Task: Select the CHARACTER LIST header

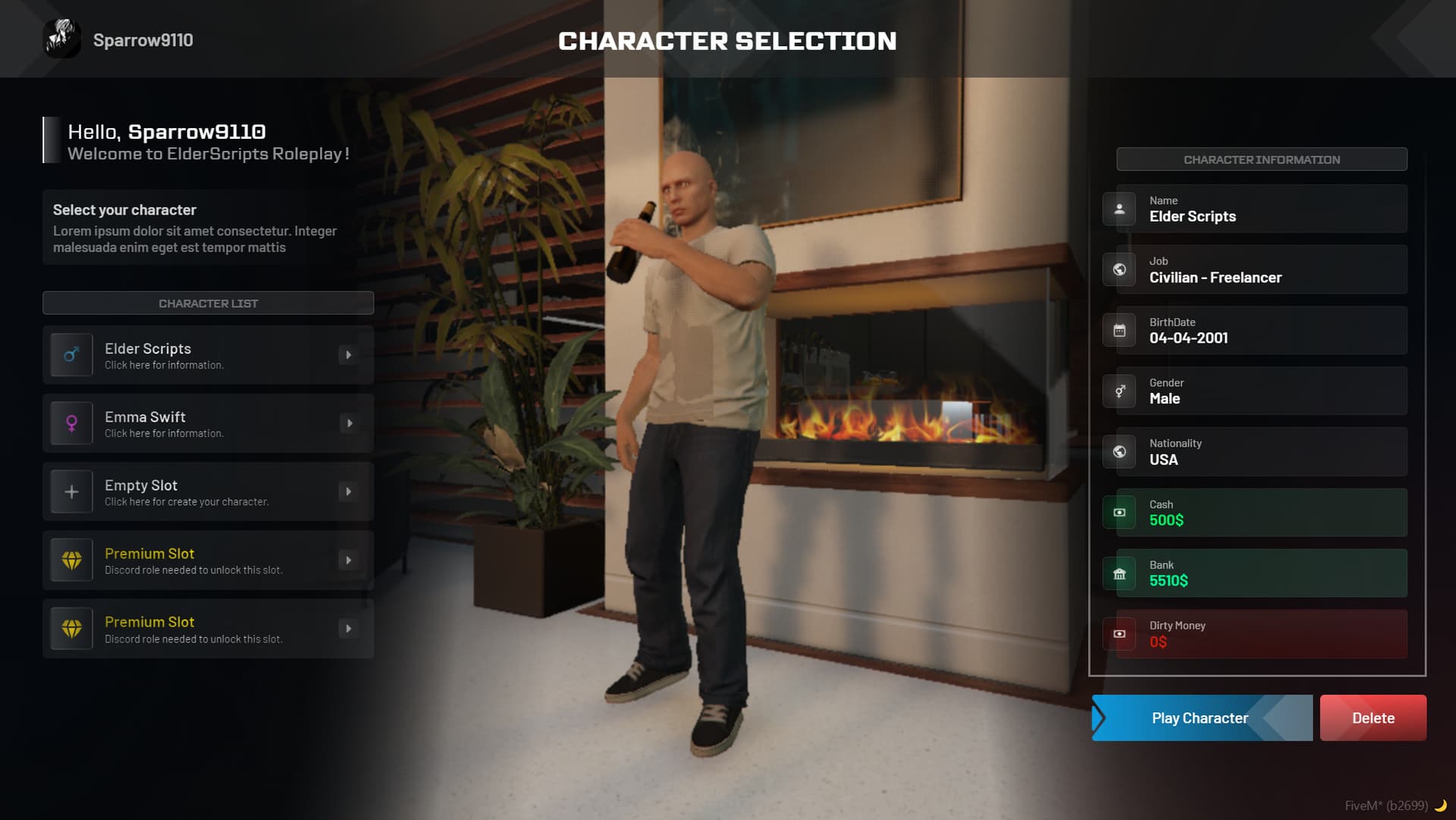Action: coord(208,303)
